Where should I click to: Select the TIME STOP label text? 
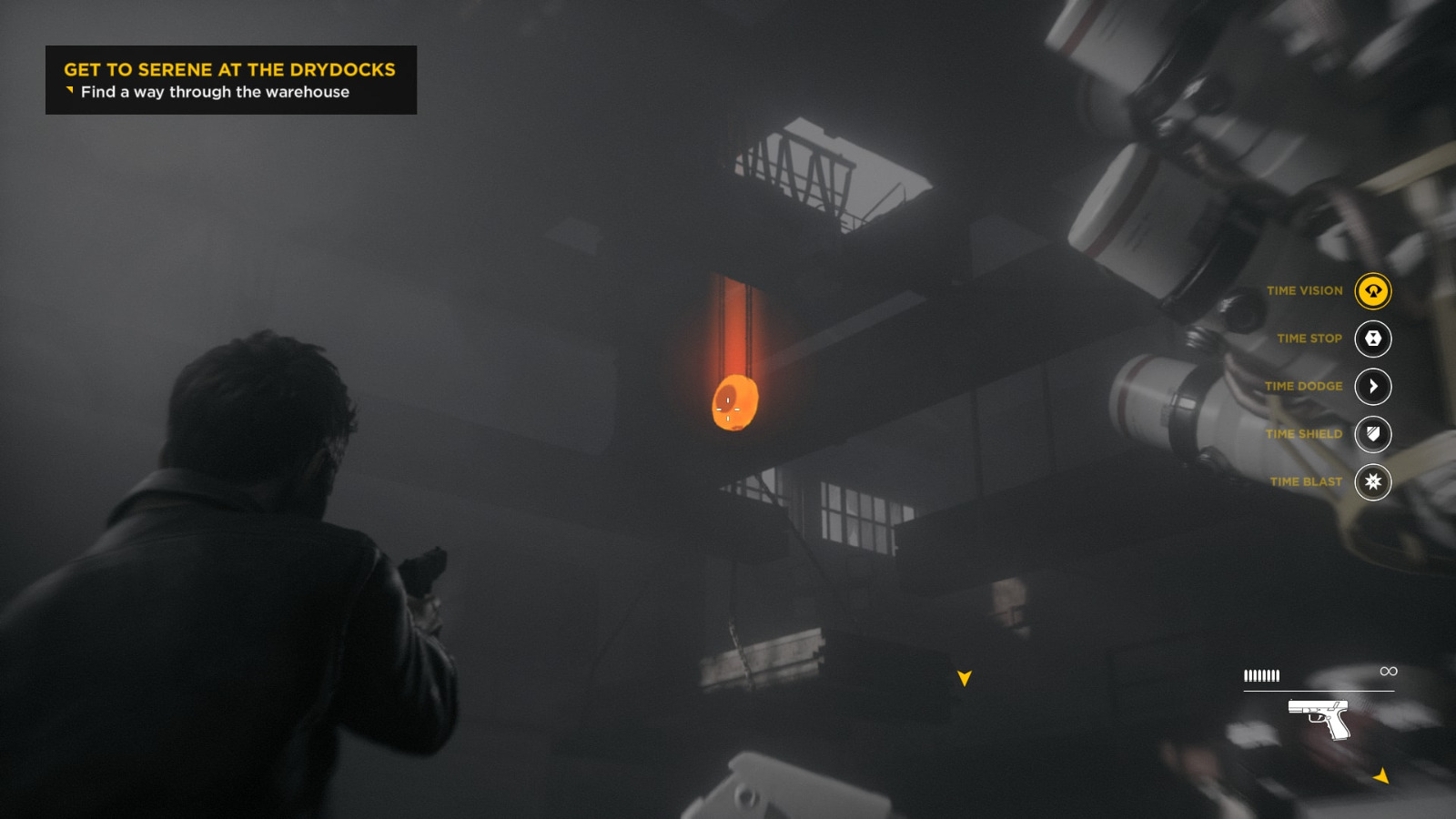(x=1309, y=338)
